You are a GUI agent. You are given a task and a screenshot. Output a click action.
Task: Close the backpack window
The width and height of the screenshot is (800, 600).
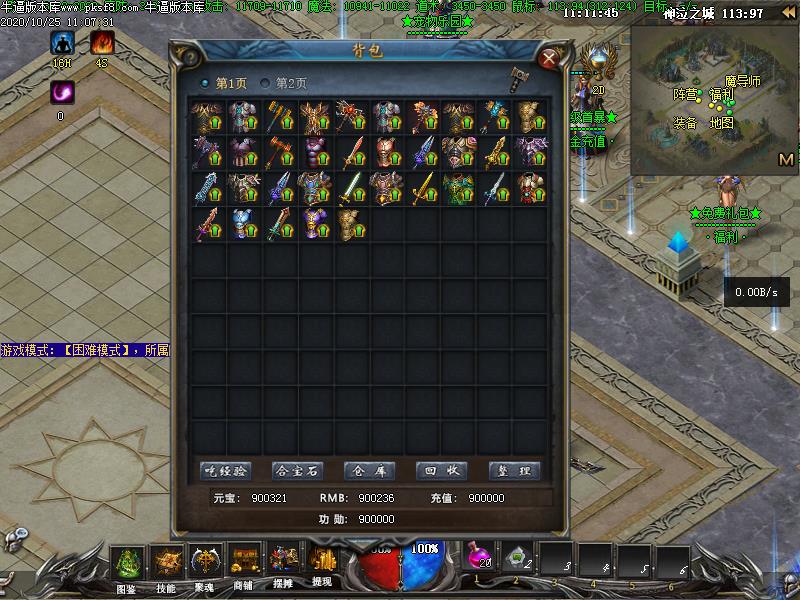[548, 58]
